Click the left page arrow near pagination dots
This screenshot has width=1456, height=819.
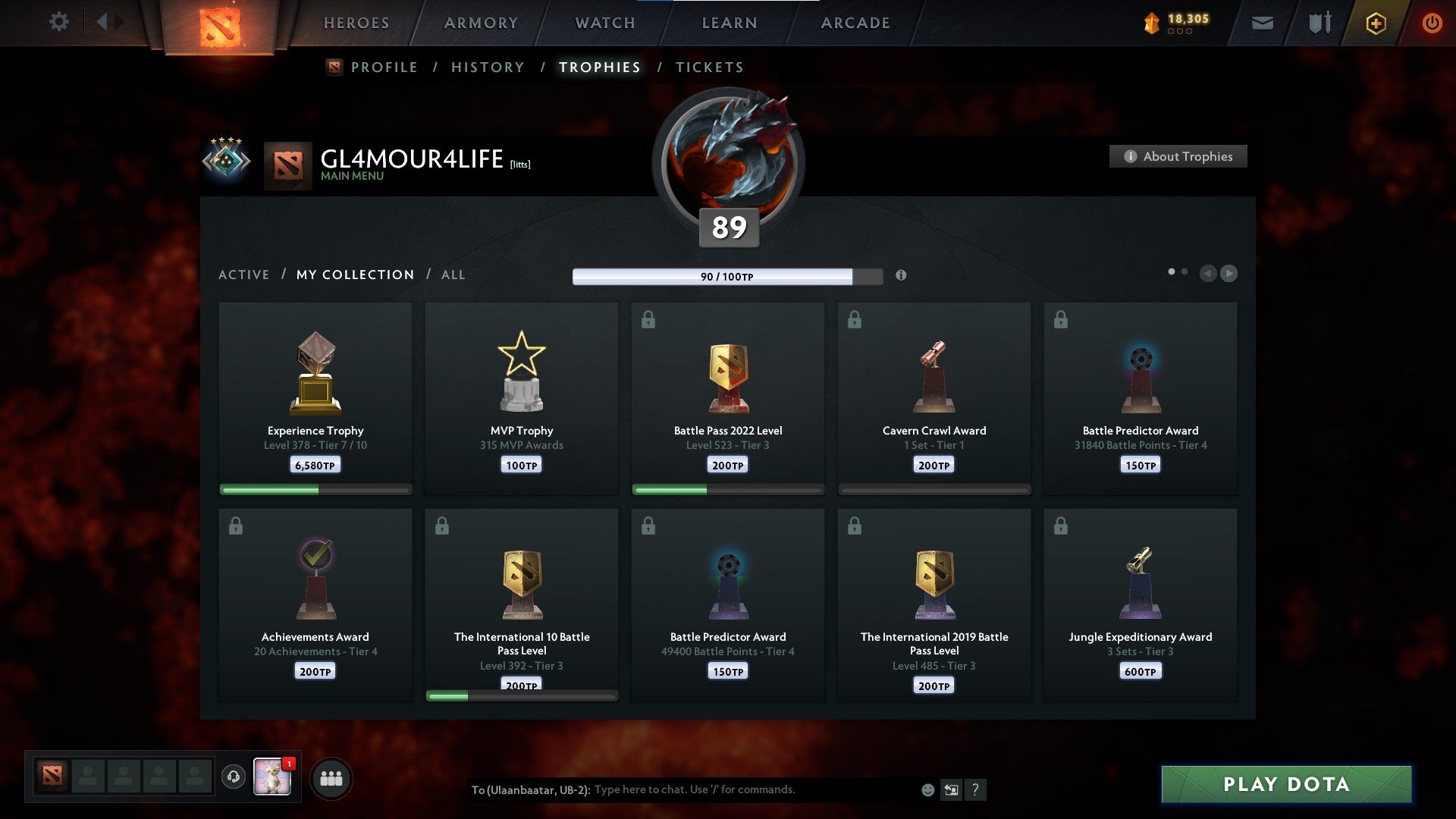pos(1208,274)
